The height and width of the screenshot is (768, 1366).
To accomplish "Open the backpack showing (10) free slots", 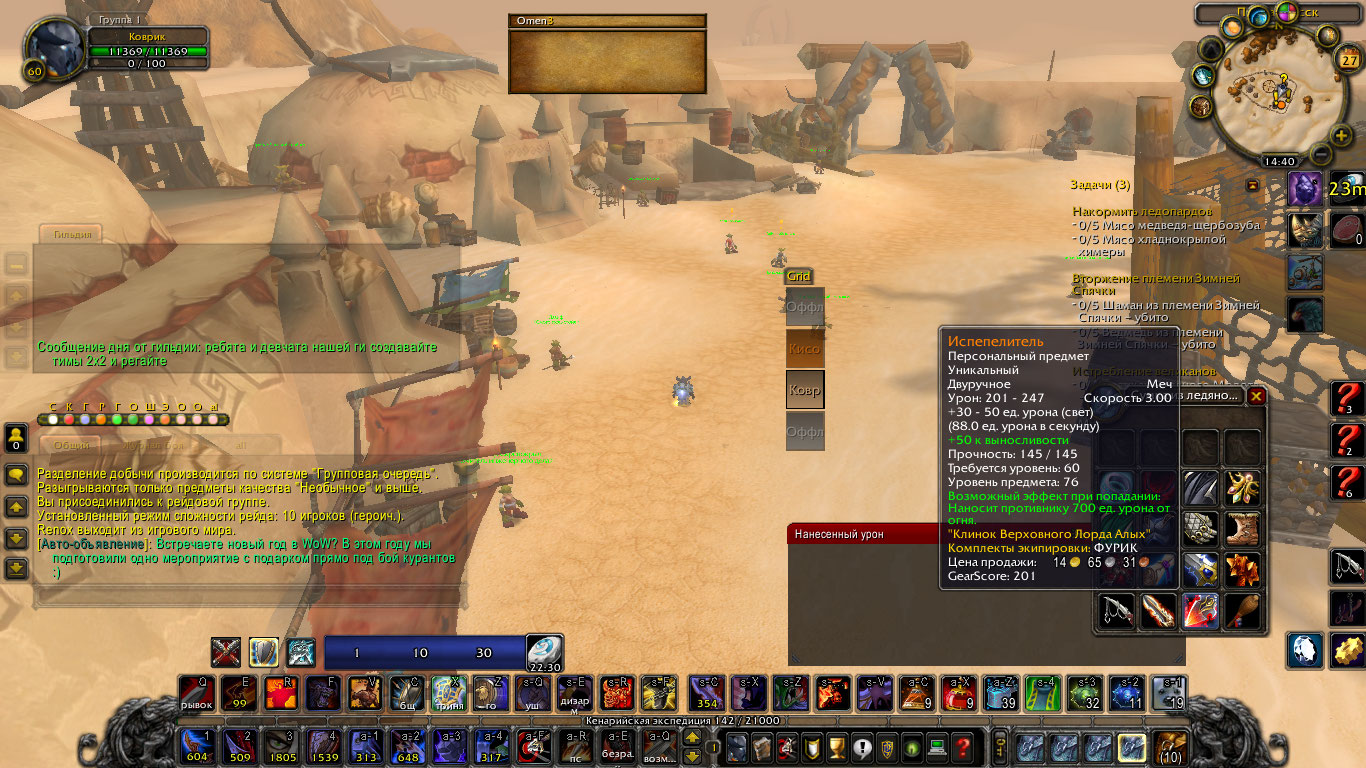I will coord(1170,747).
